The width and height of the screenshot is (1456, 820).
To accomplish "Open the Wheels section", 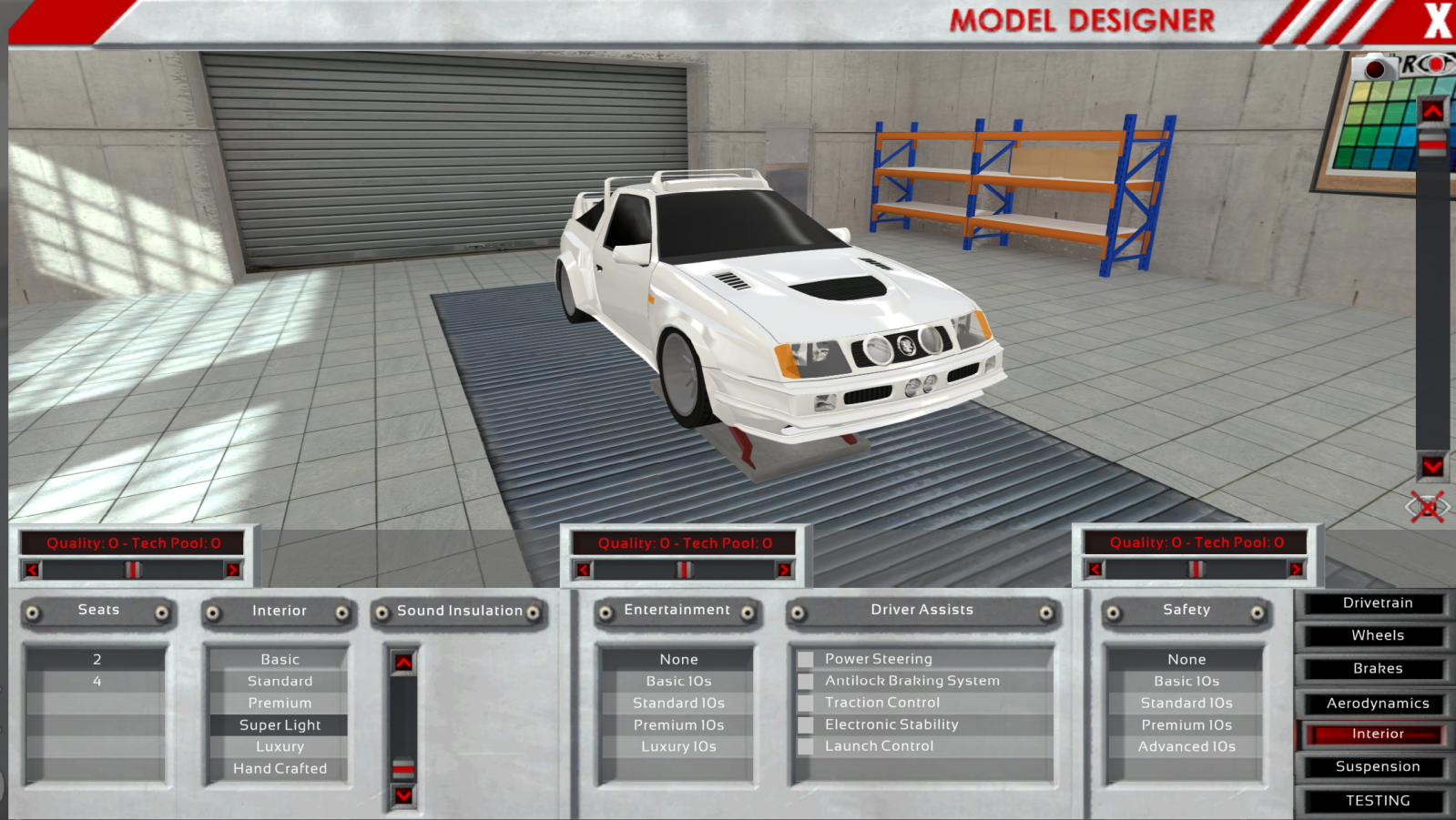I will 1376,636.
